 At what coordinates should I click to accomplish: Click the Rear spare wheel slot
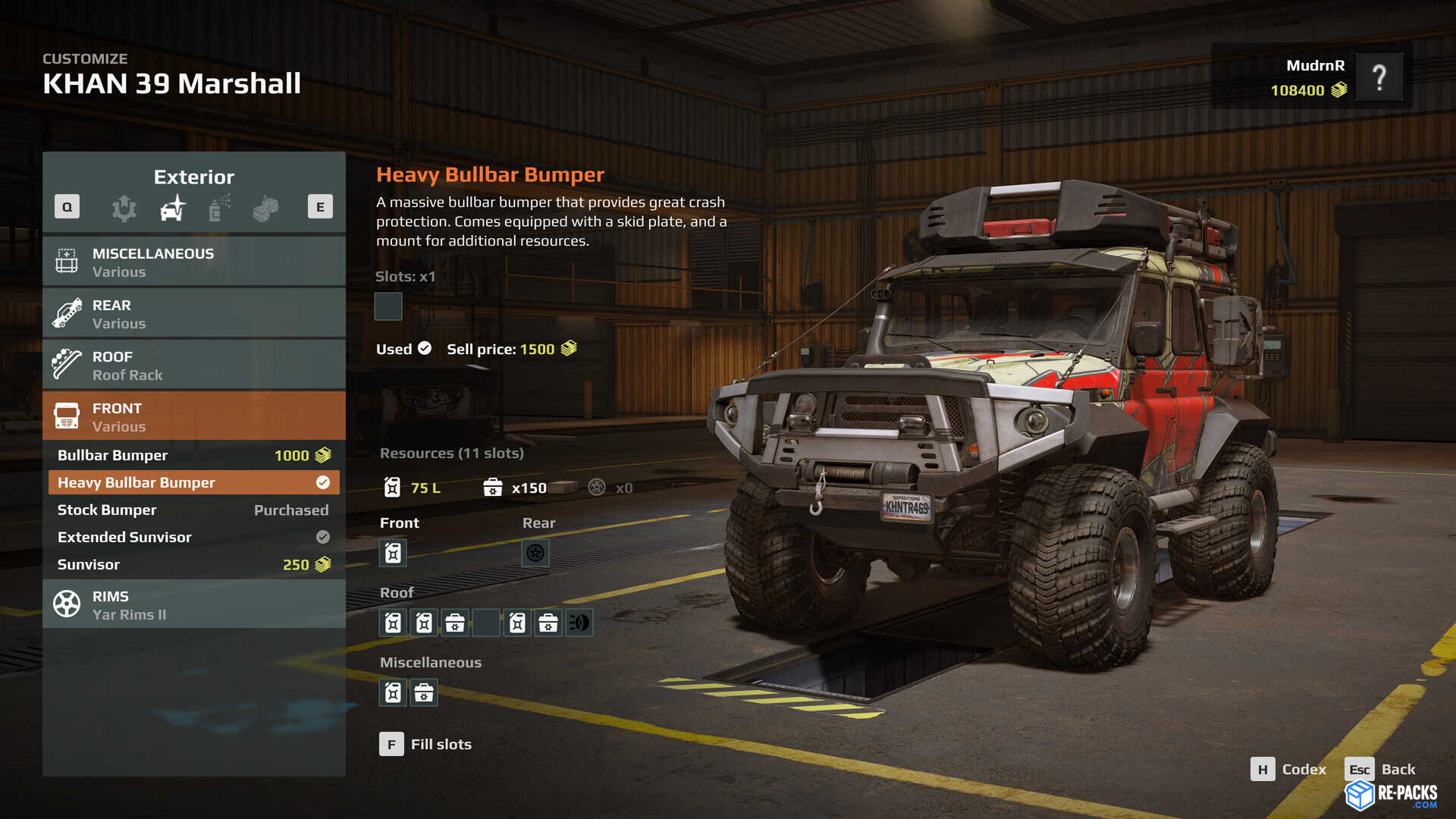(x=535, y=553)
